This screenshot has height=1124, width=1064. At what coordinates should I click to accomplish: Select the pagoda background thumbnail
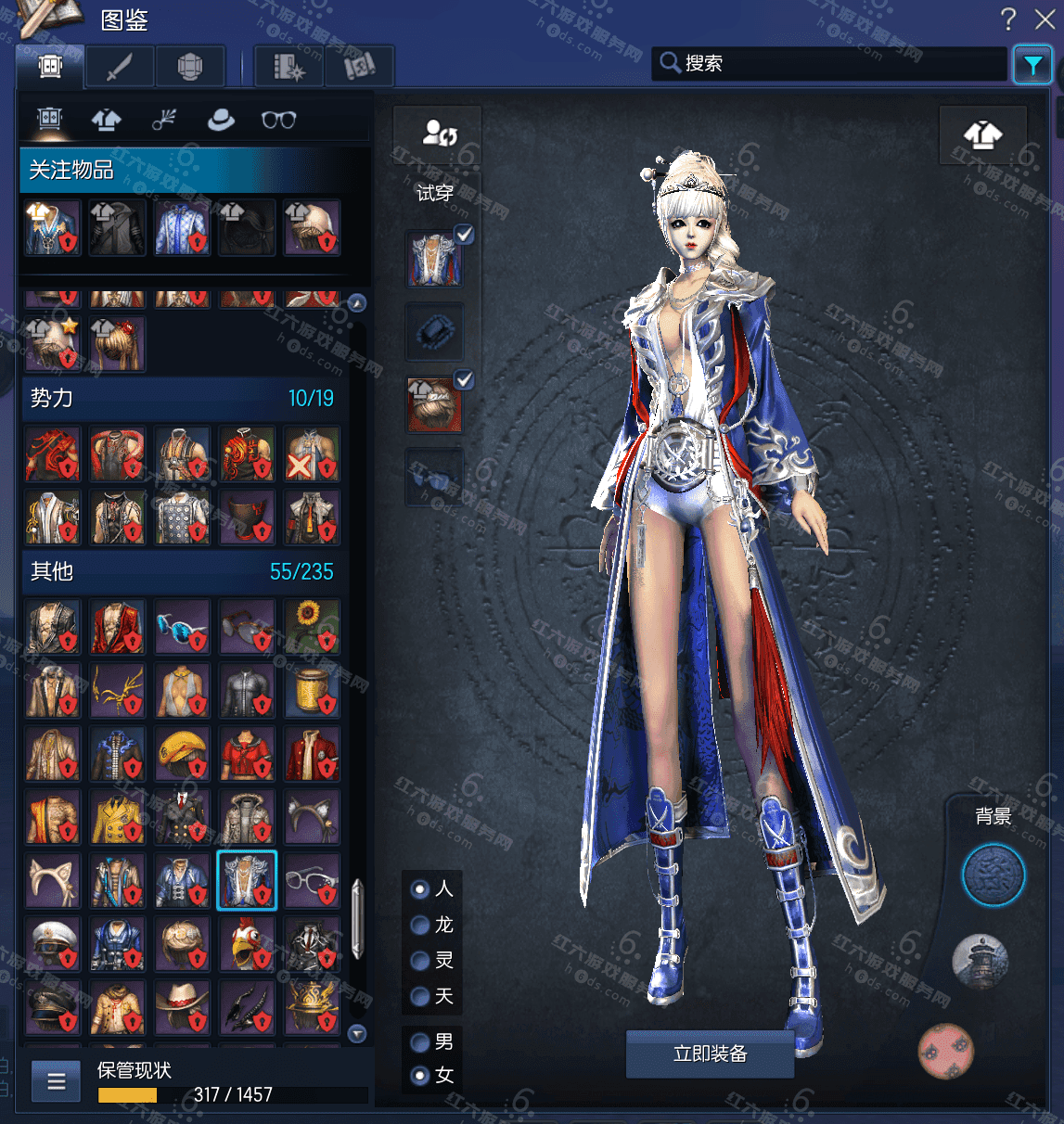click(980, 961)
